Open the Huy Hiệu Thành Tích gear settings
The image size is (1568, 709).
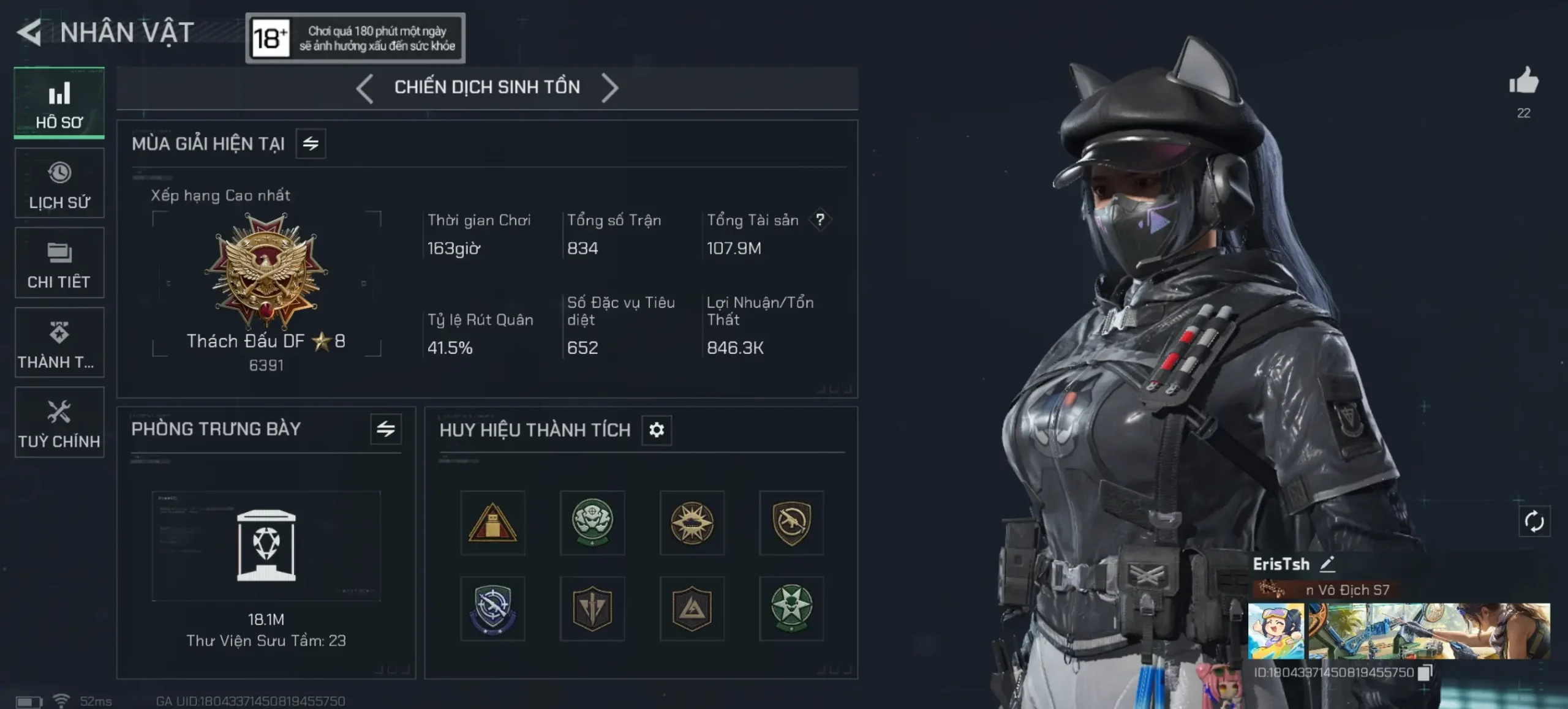click(x=656, y=430)
